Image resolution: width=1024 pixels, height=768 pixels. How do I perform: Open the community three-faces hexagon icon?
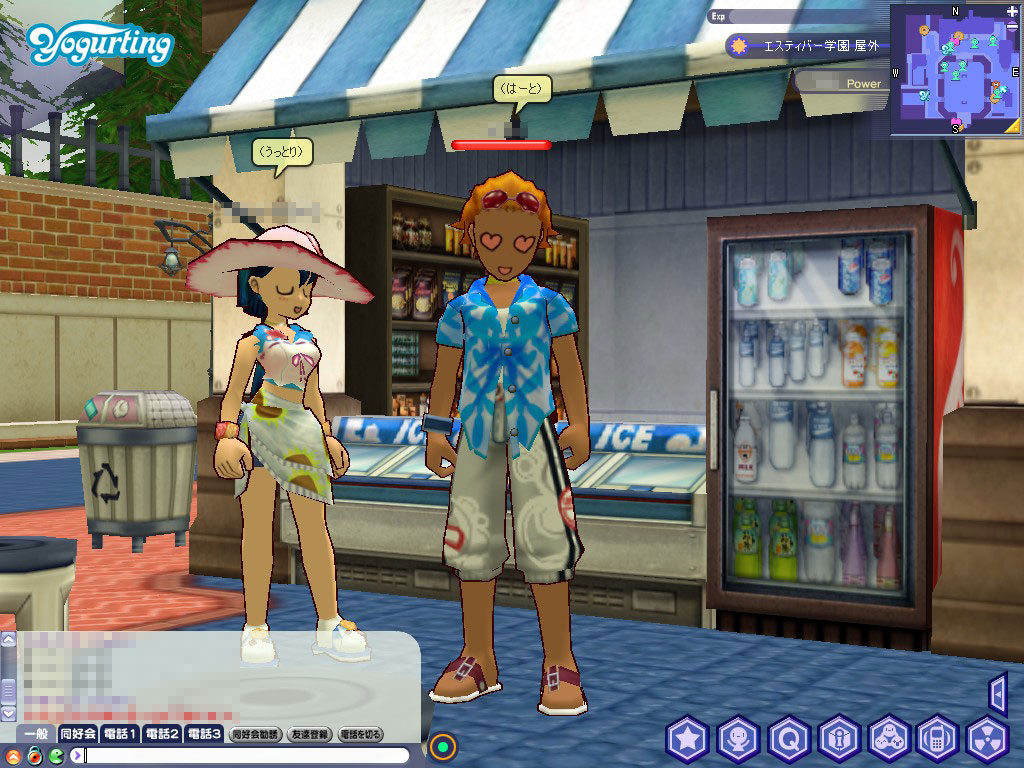pos(888,740)
